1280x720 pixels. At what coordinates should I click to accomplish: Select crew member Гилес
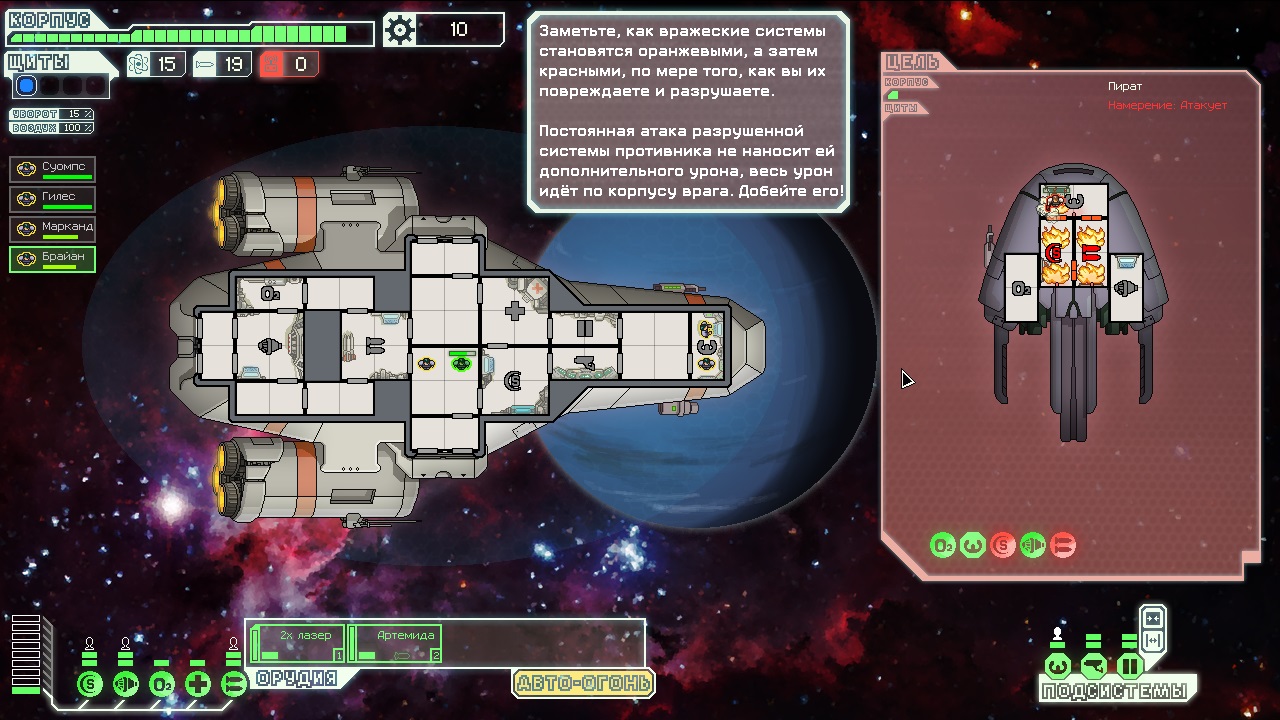pyautogui.click(x=53, y=199)
